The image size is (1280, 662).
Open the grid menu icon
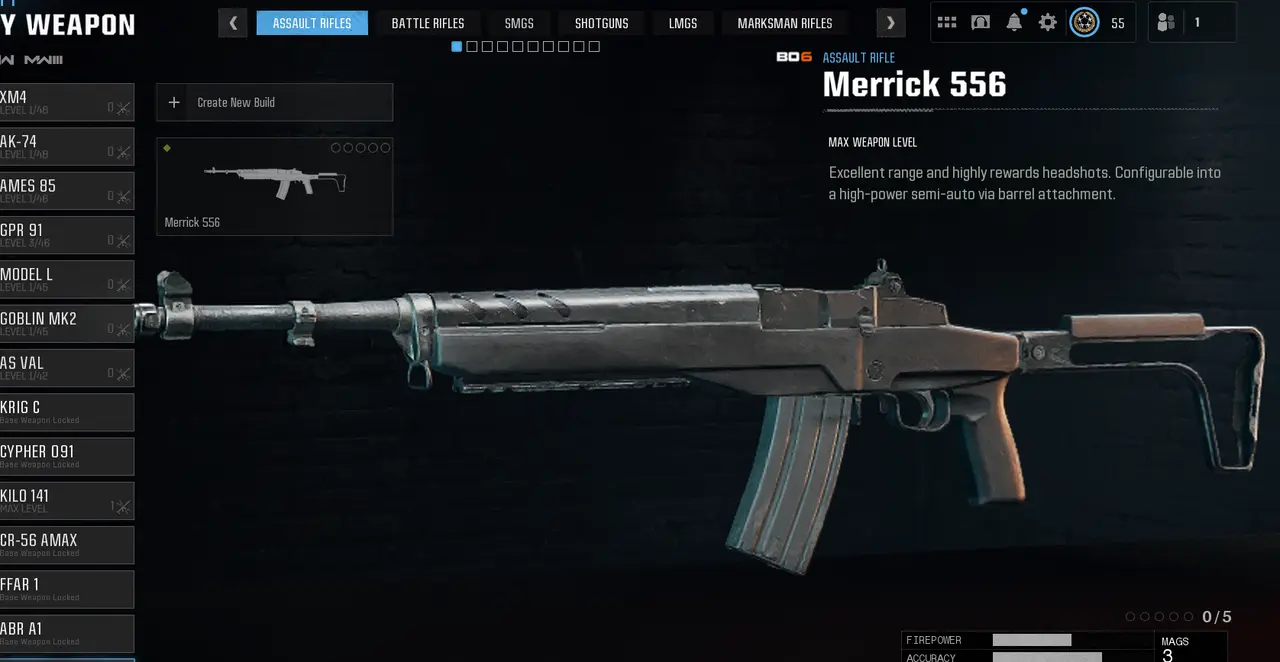click(x=947, y=22)
